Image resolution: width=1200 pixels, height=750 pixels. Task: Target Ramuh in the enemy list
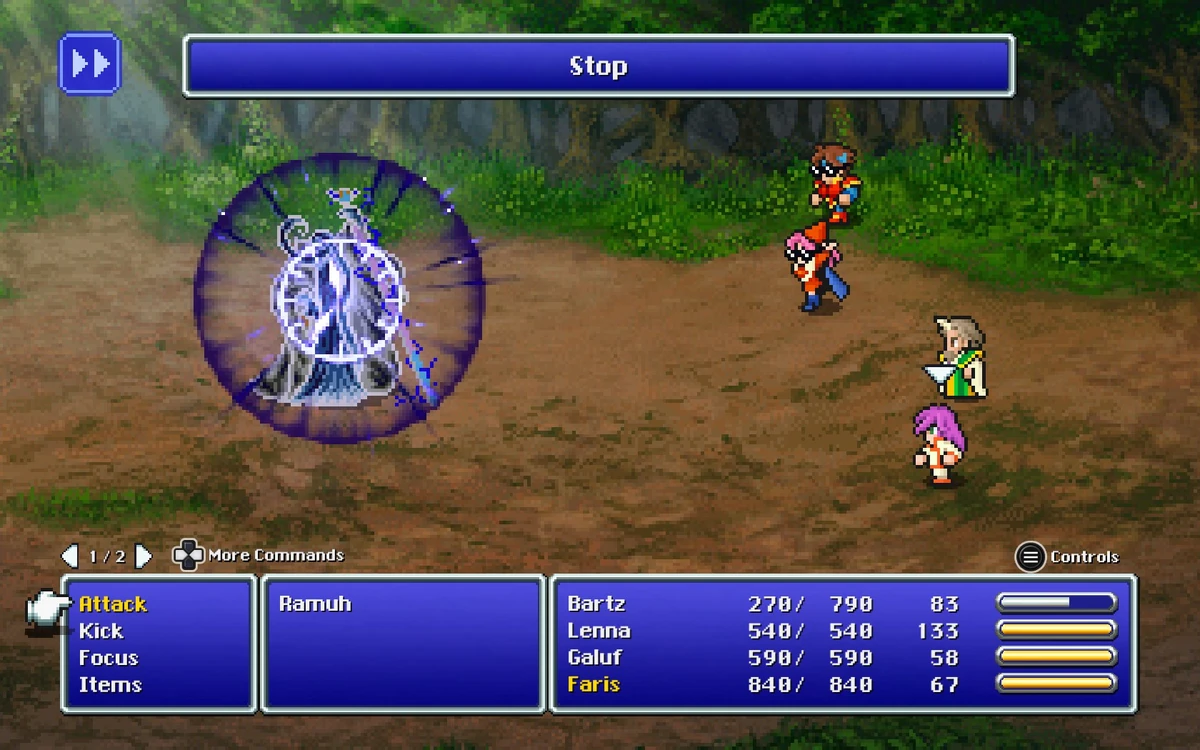tap(315, 604)
